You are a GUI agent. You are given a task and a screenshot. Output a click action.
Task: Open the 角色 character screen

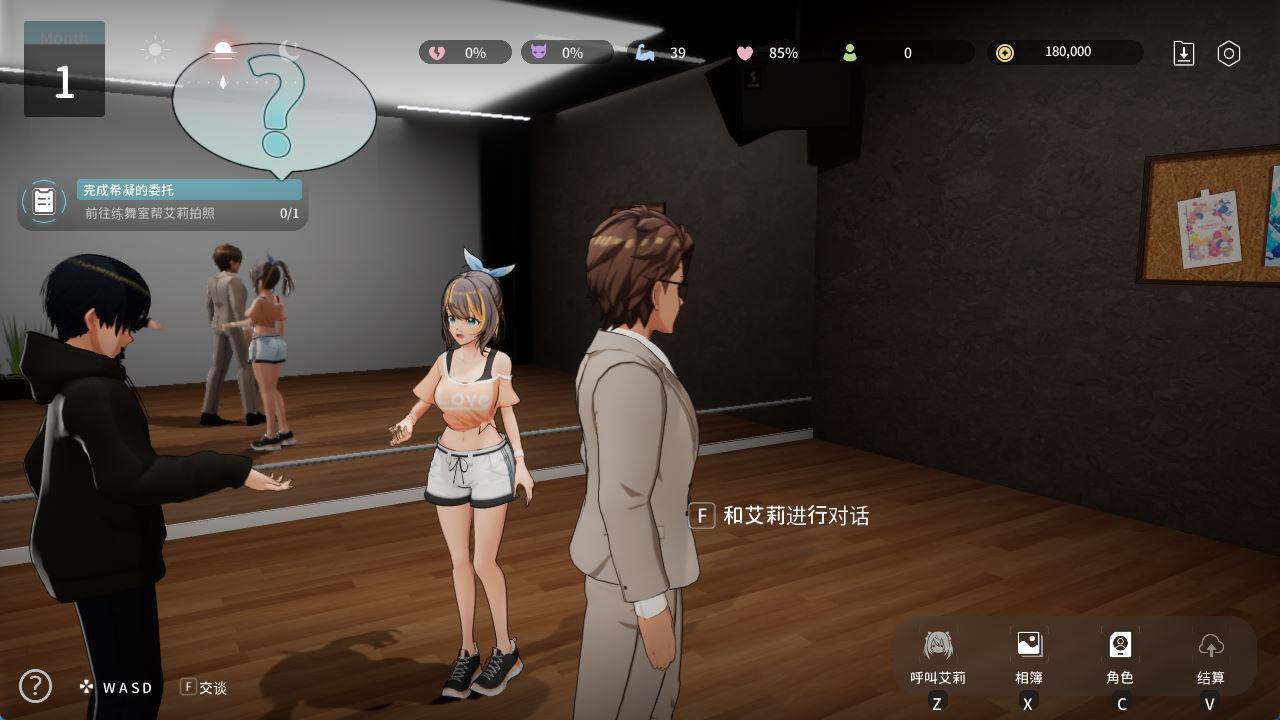pos(1120,656)
